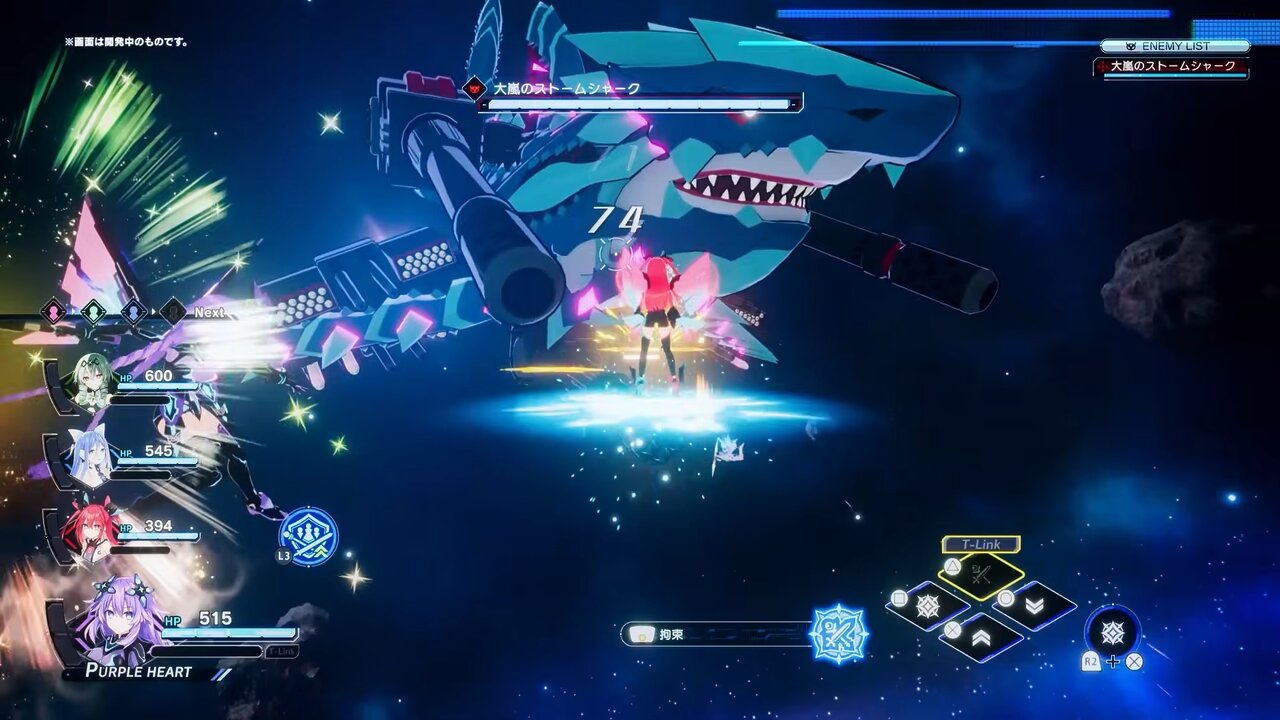The height and width of the screenshot is (720, 1280).
Task: Click the green turn-order silhouette icon
Action: pos(93,311)
